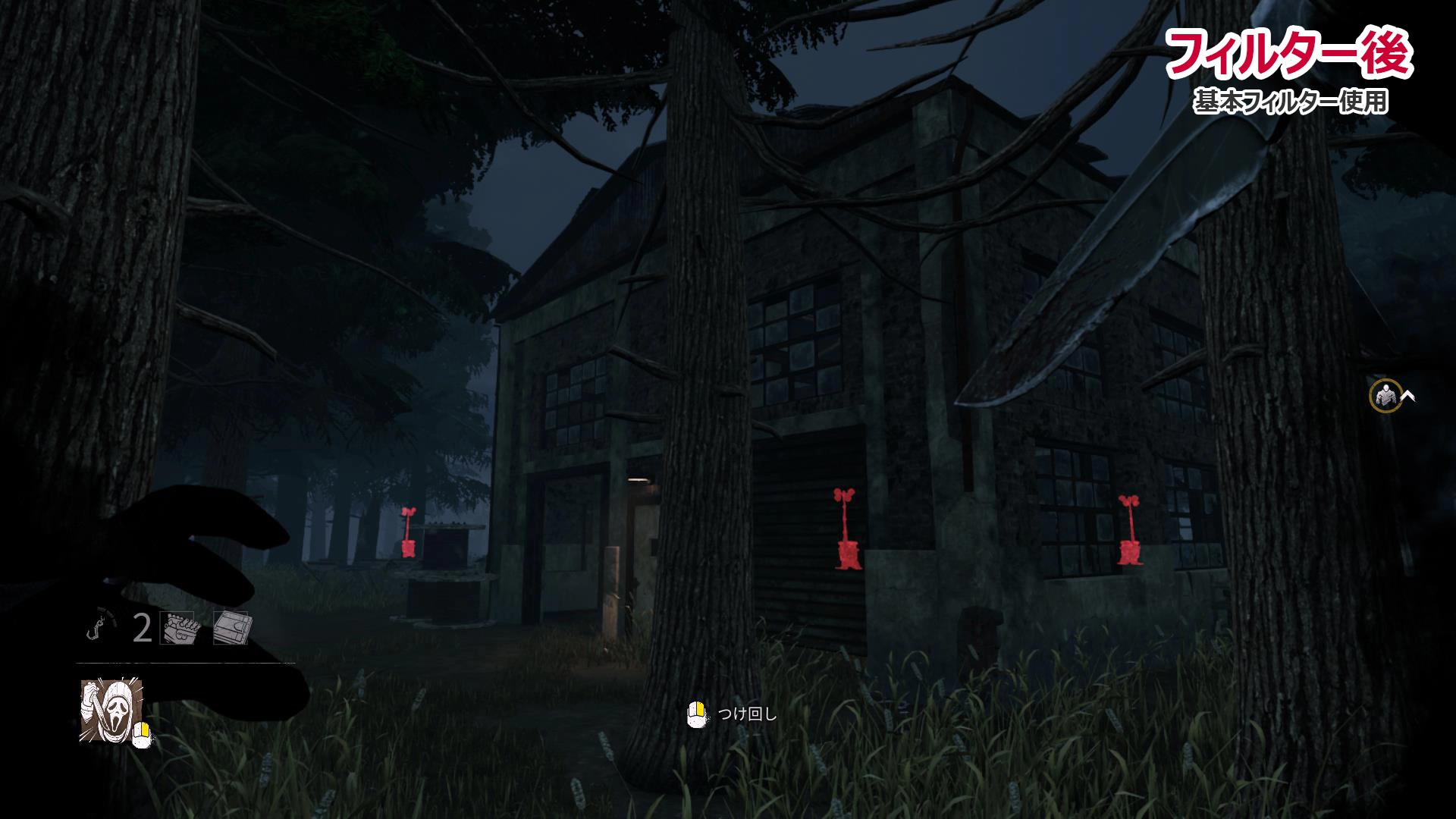Select the fist-holding-wallet add-on icon

177,628
